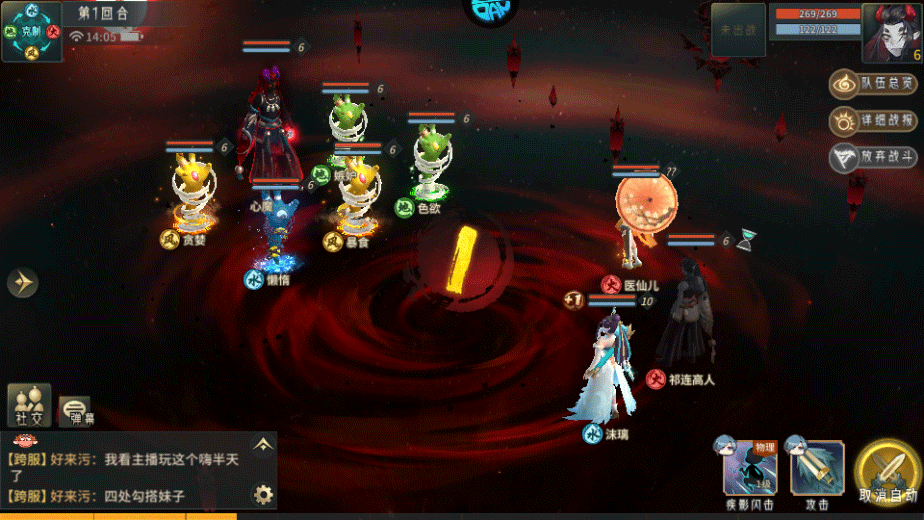Choose the 攻击 attack skill icon

coord(817,468)
